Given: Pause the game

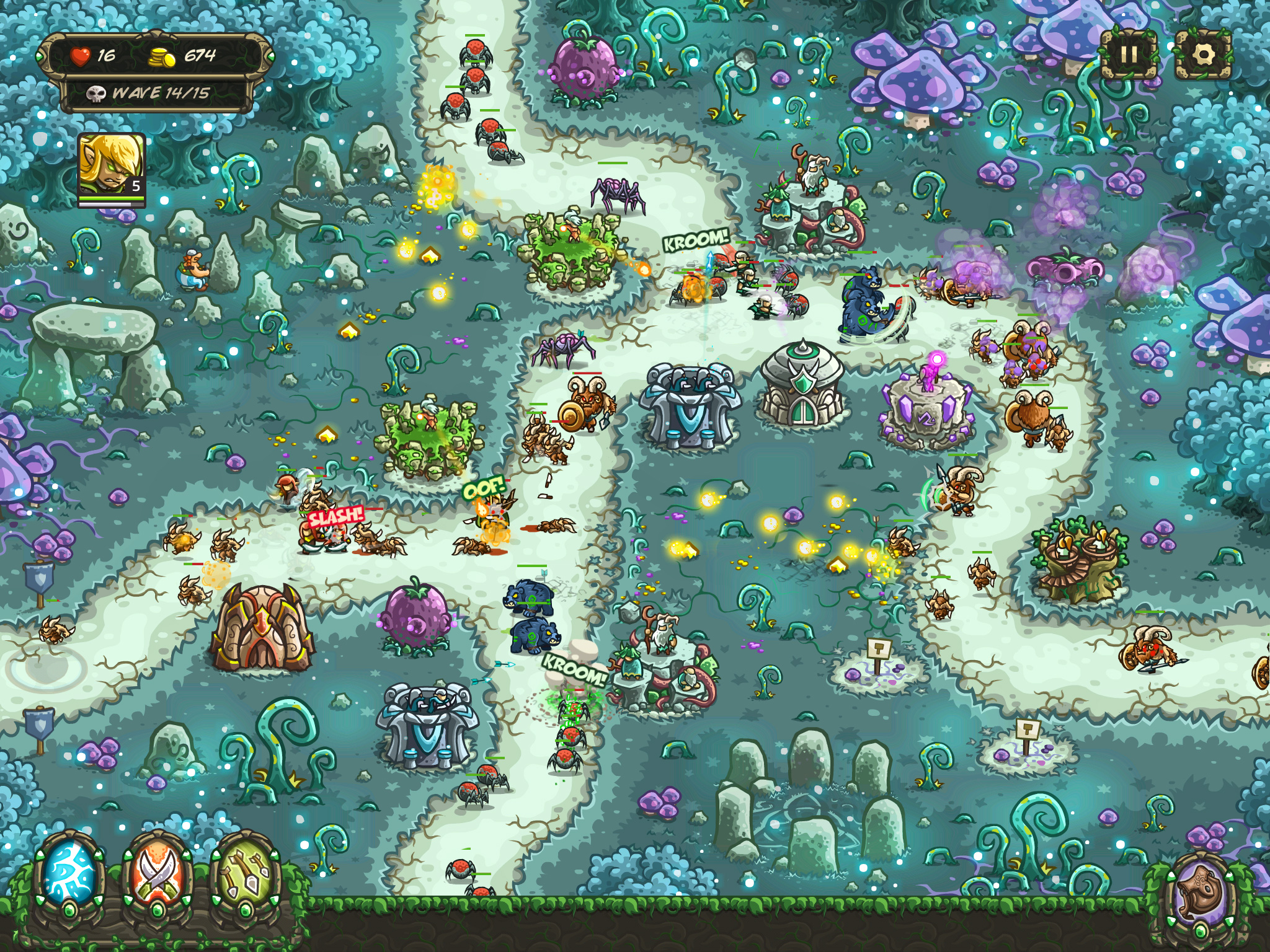Looking at the screenshot, I should (1128, 55).
